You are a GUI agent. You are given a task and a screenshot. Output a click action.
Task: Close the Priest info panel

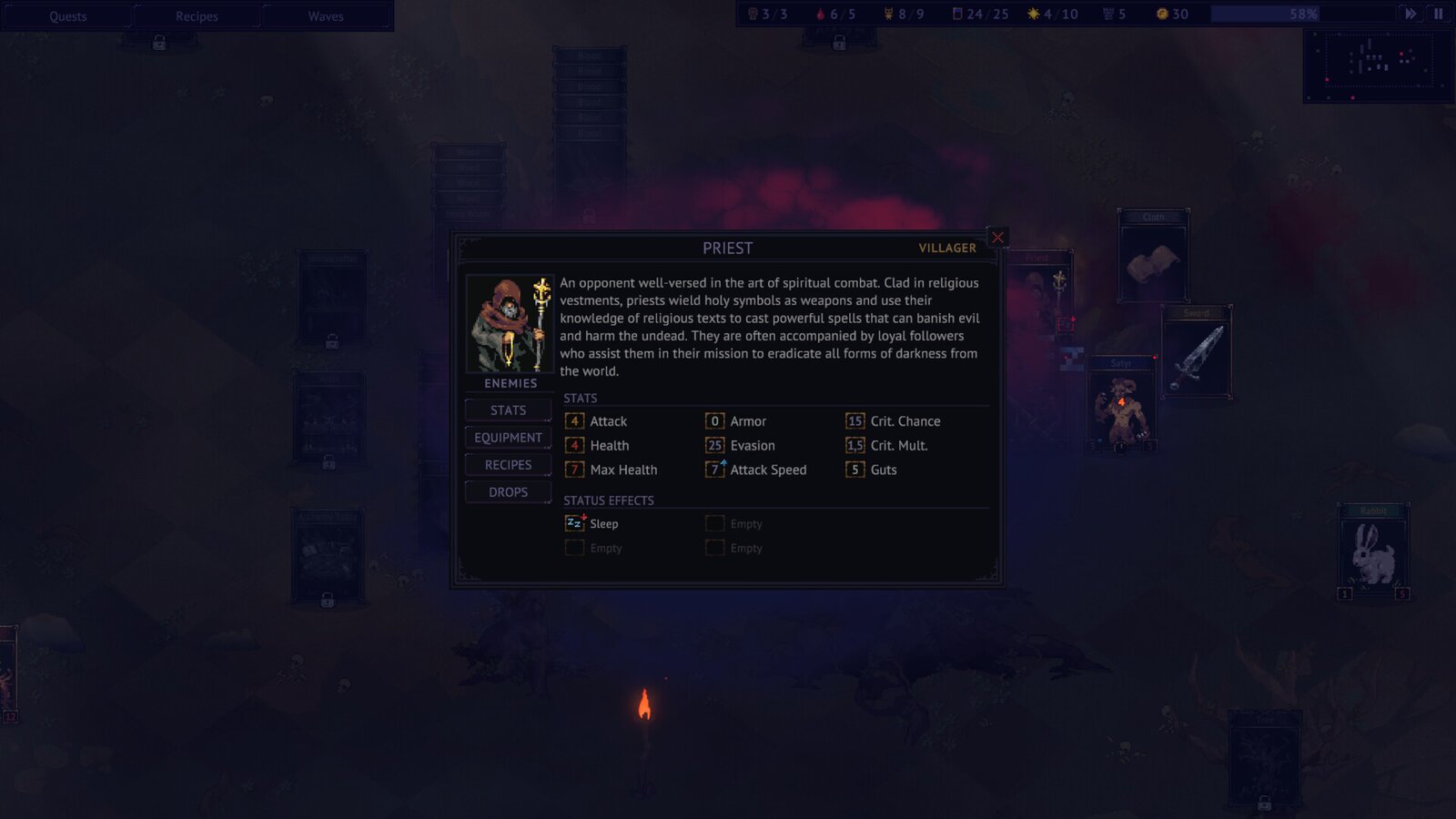(997, 238)
